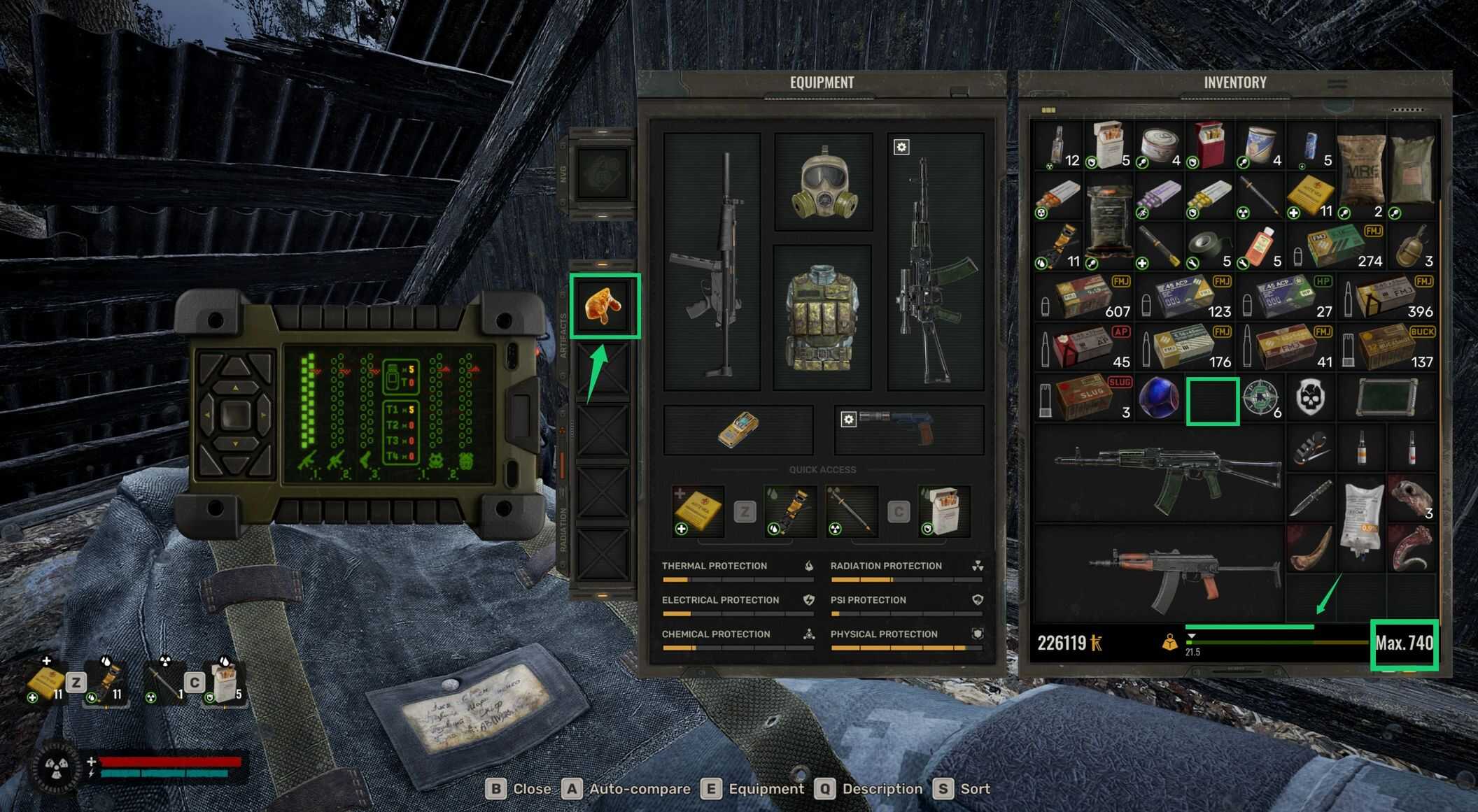Select the combat knife in inventory
The height and width of the screenshot is (812, 1478).
pyautogui.click(x=1310, y=498)
